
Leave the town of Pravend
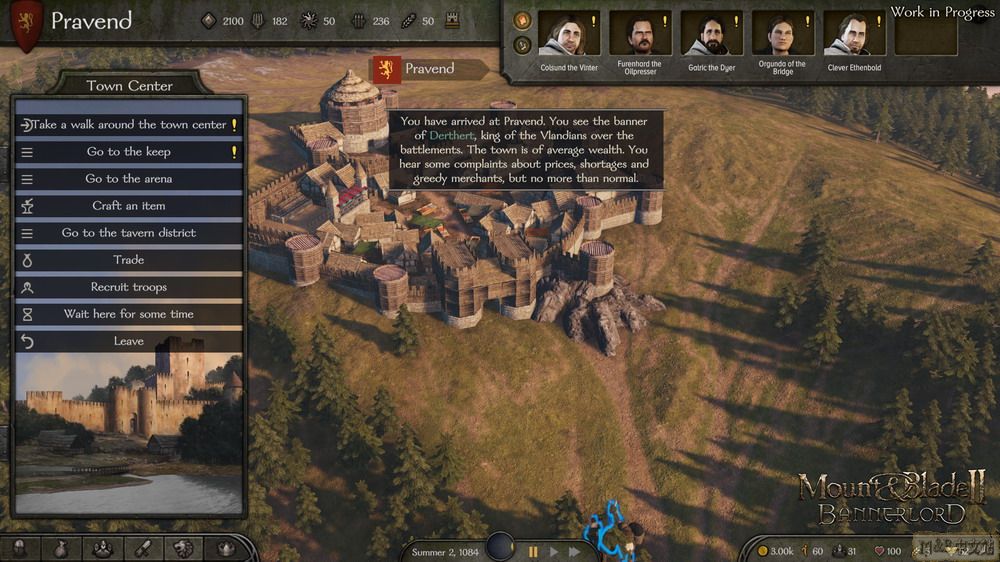(x=129, y=341)
